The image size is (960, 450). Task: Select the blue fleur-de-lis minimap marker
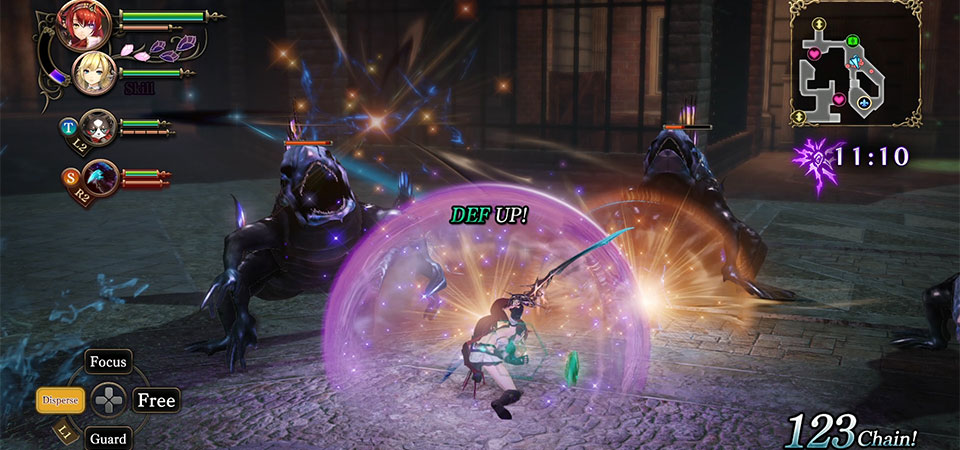click(864, 102)
